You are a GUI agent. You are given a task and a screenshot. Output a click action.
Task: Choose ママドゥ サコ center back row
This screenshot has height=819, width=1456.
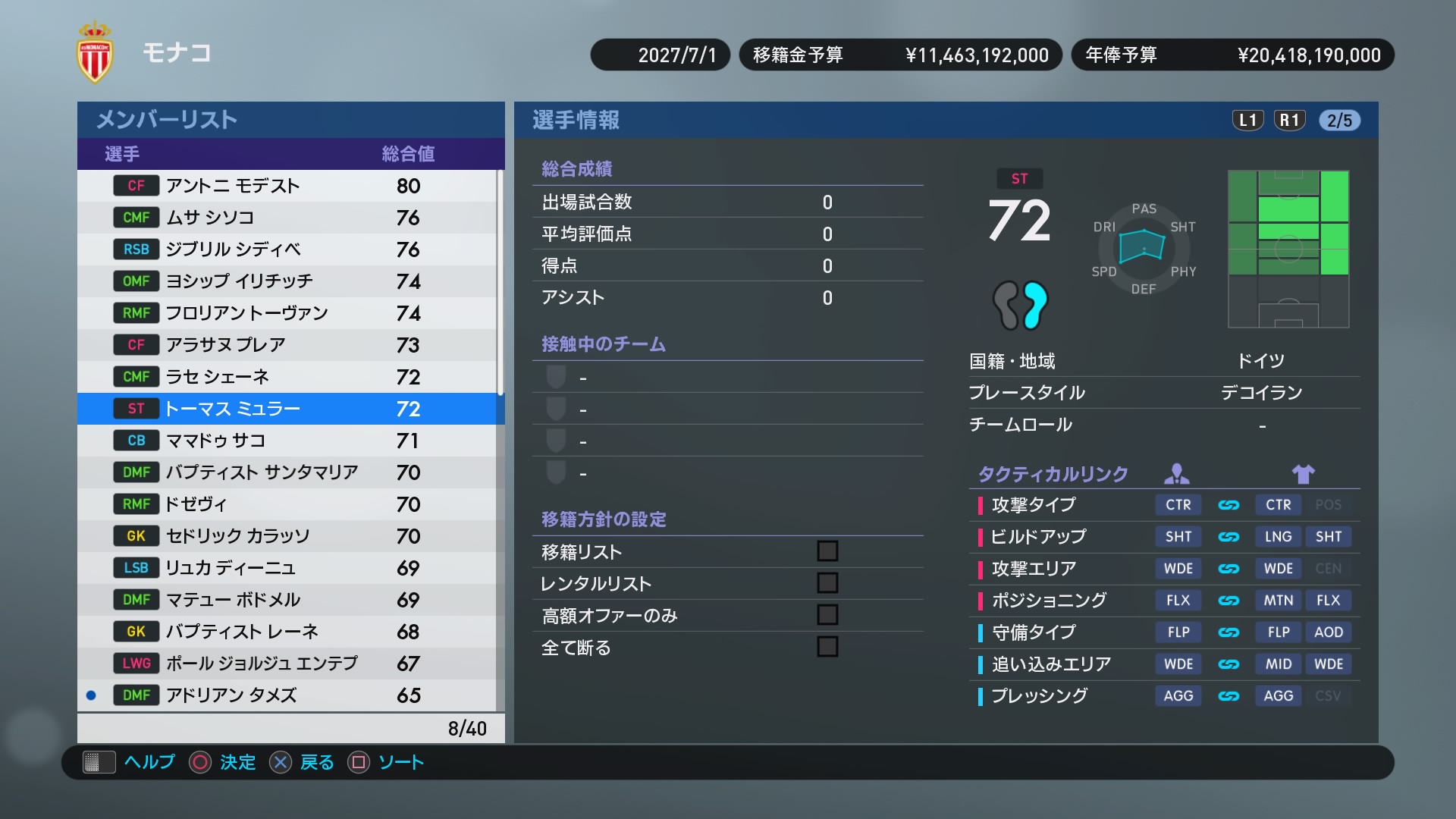[x=288, y=441]
